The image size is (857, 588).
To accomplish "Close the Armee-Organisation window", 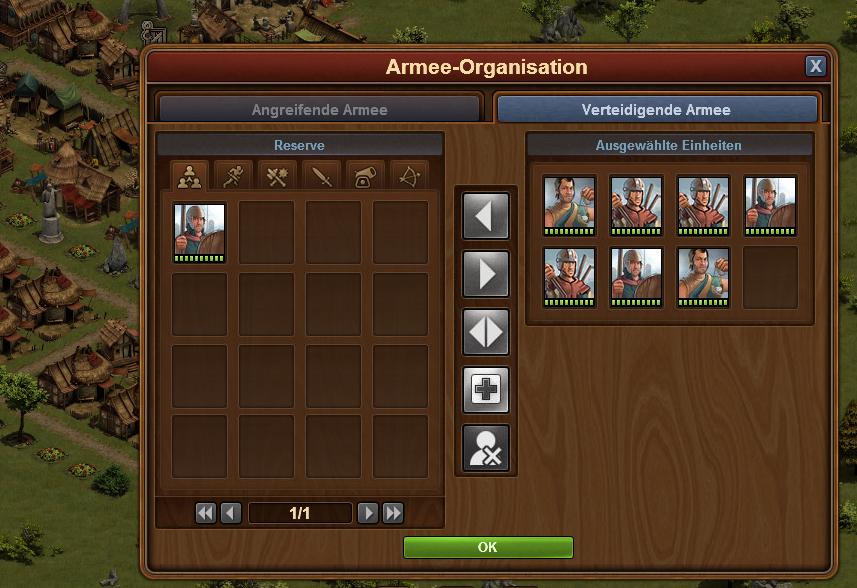I will [816, 67].
